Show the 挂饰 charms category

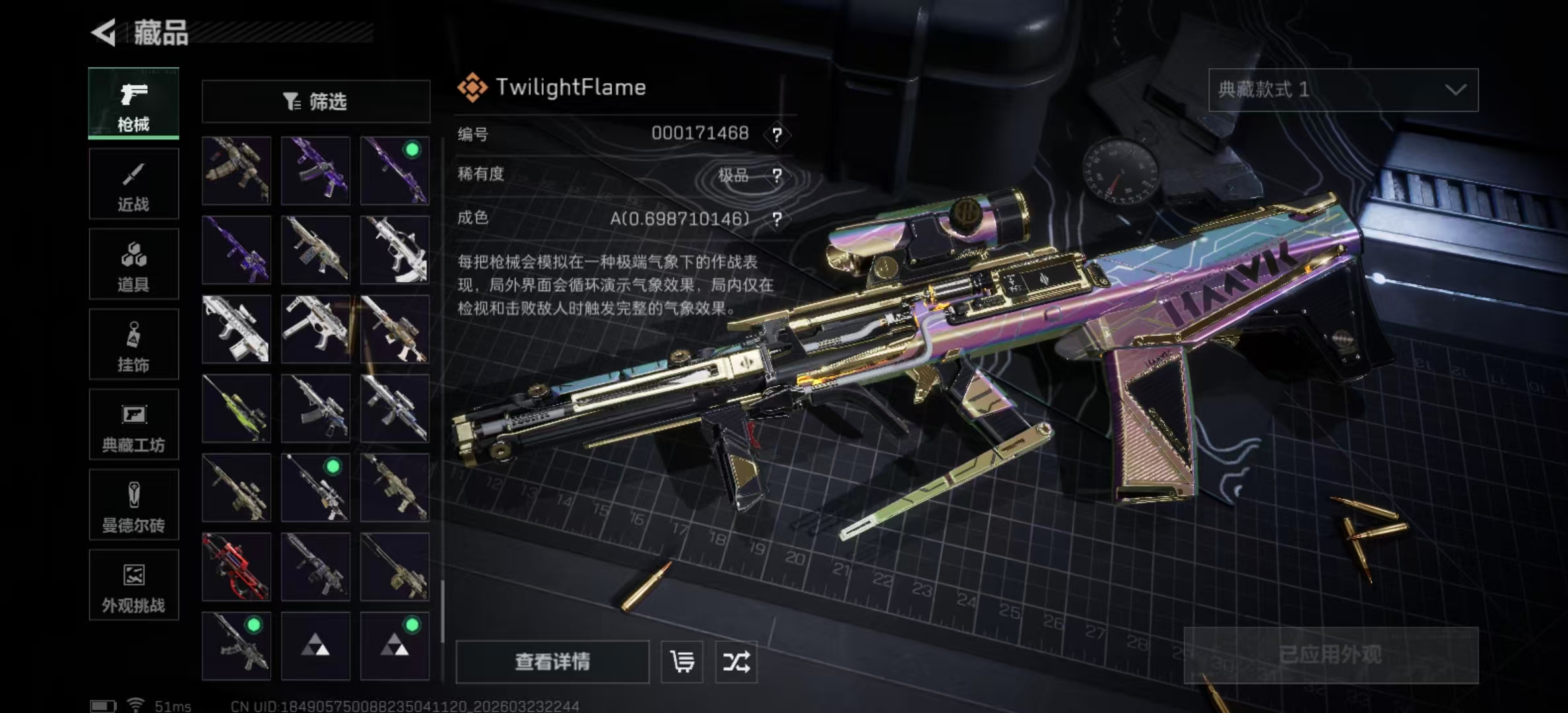133,345
